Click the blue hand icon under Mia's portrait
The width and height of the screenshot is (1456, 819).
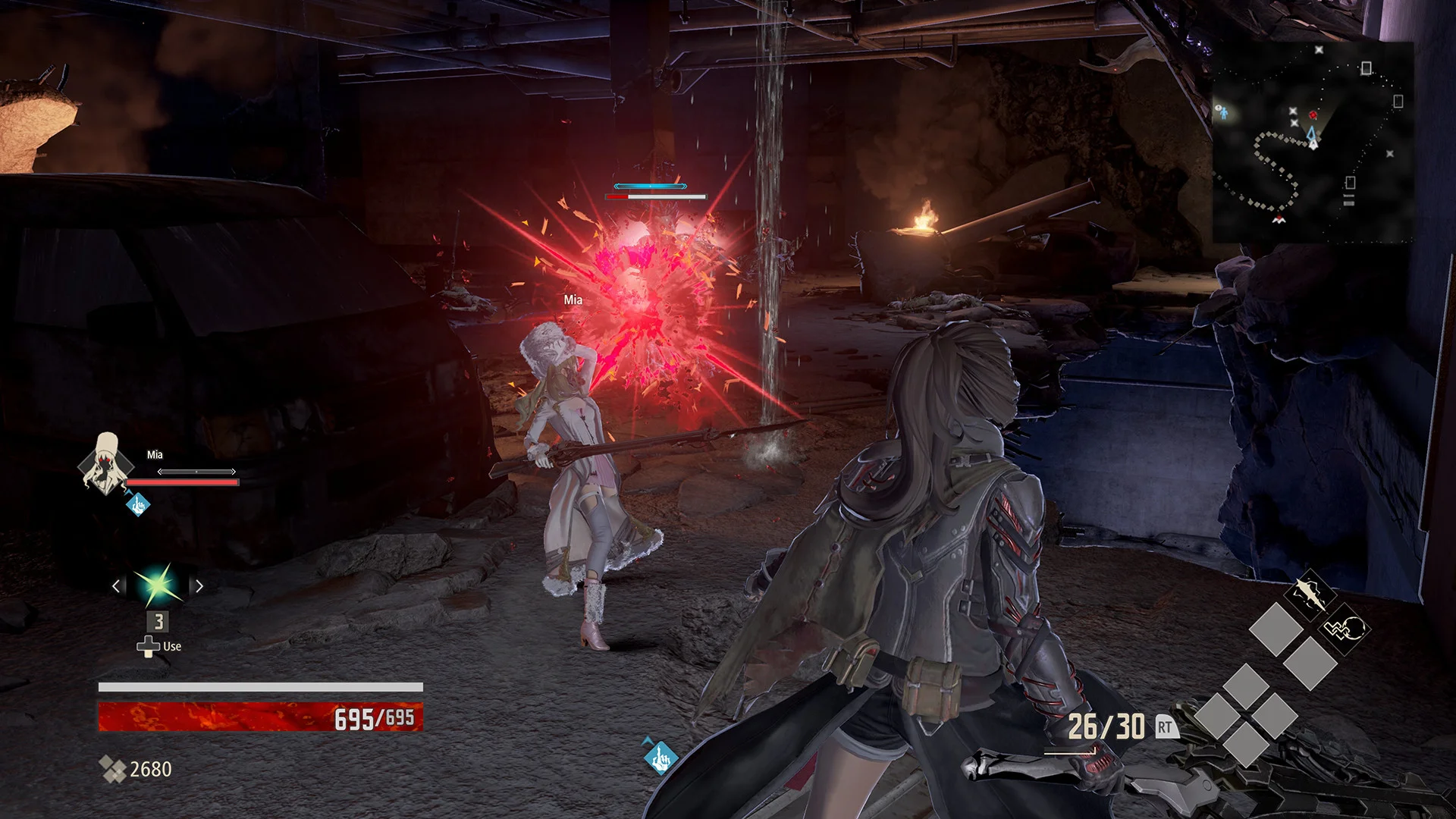click(138, 504)
